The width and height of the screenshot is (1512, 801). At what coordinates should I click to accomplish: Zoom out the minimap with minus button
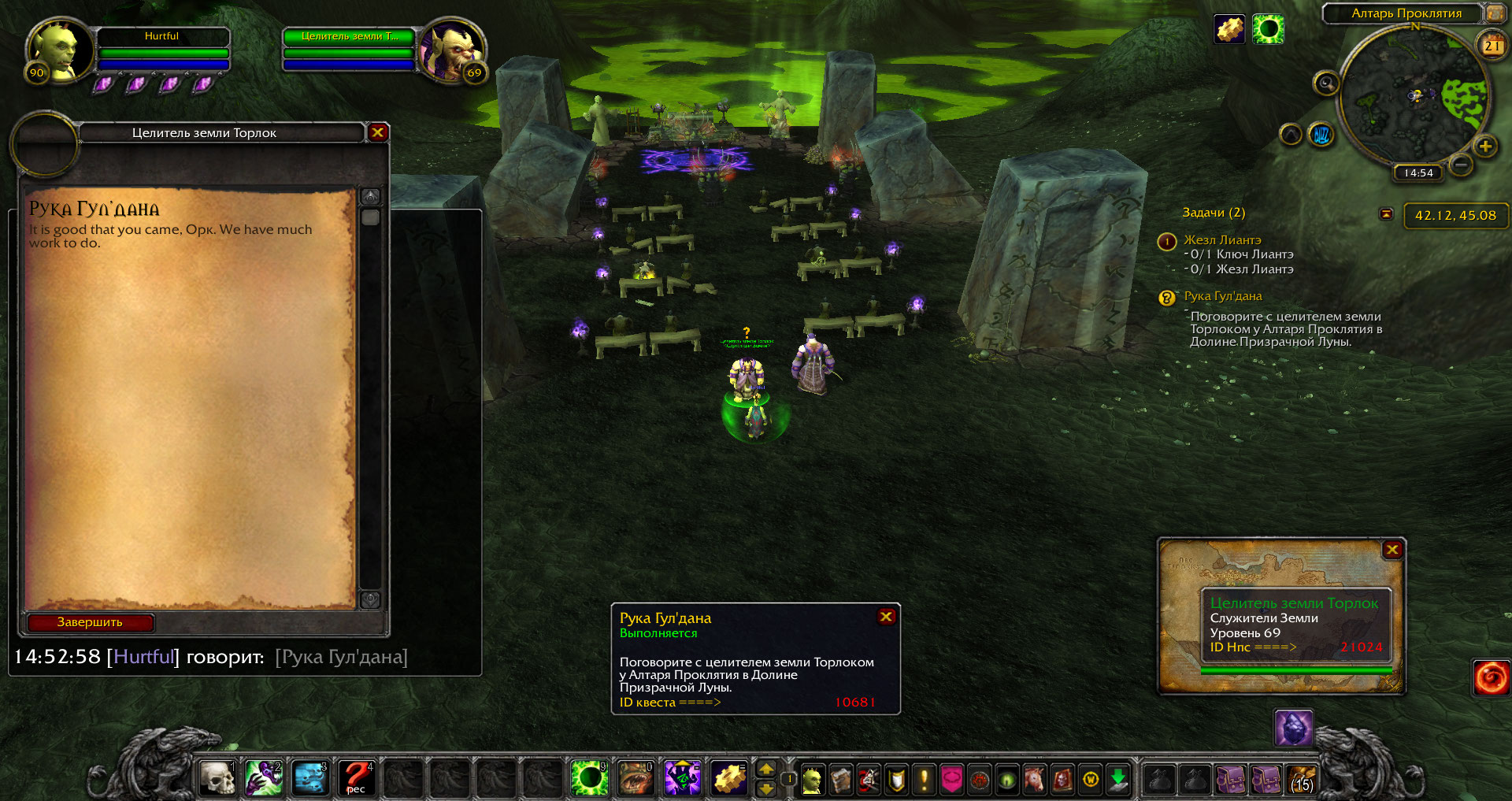1461,165
